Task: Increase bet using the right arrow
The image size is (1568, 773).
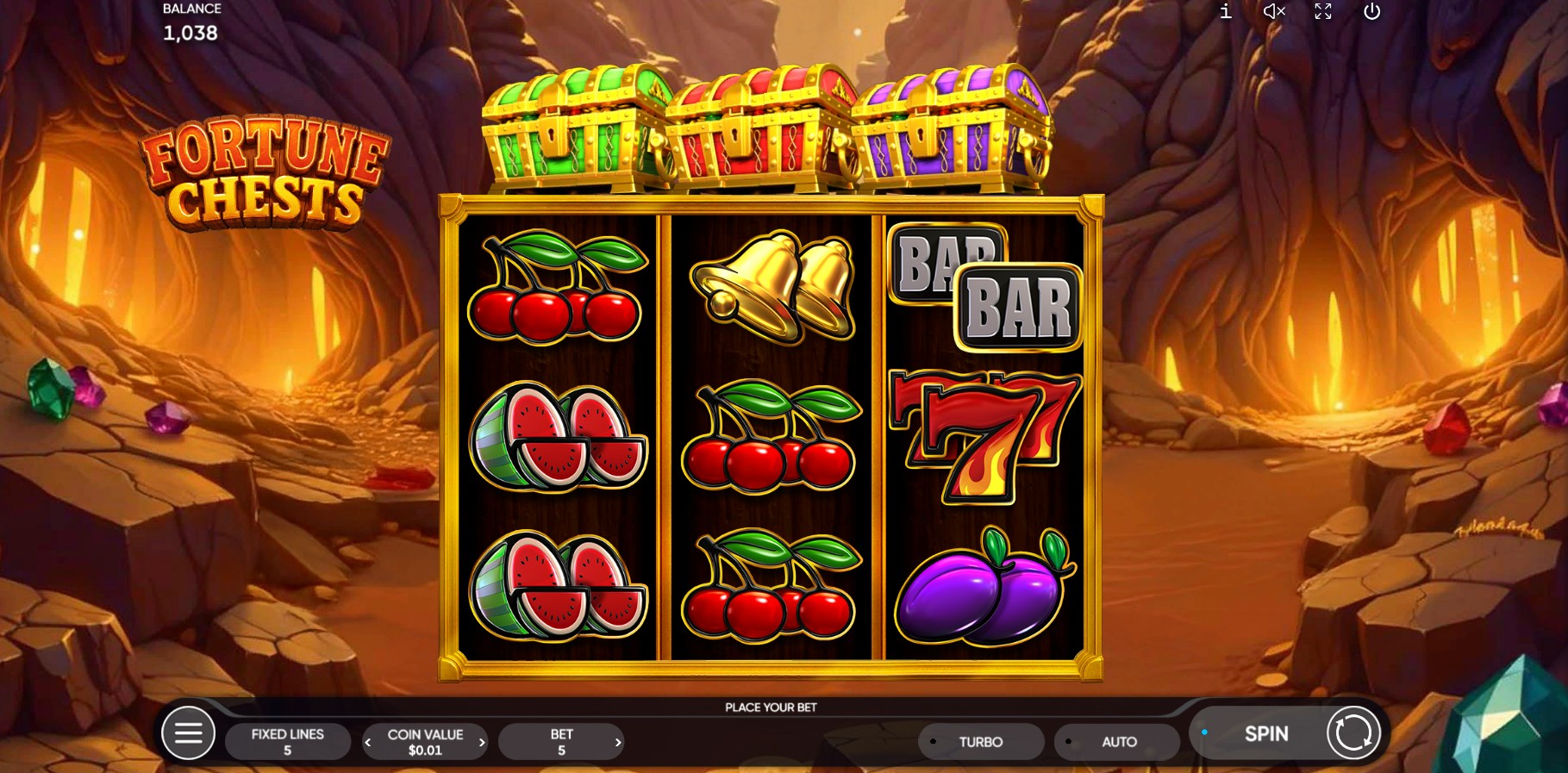Action: pos(618,741)
